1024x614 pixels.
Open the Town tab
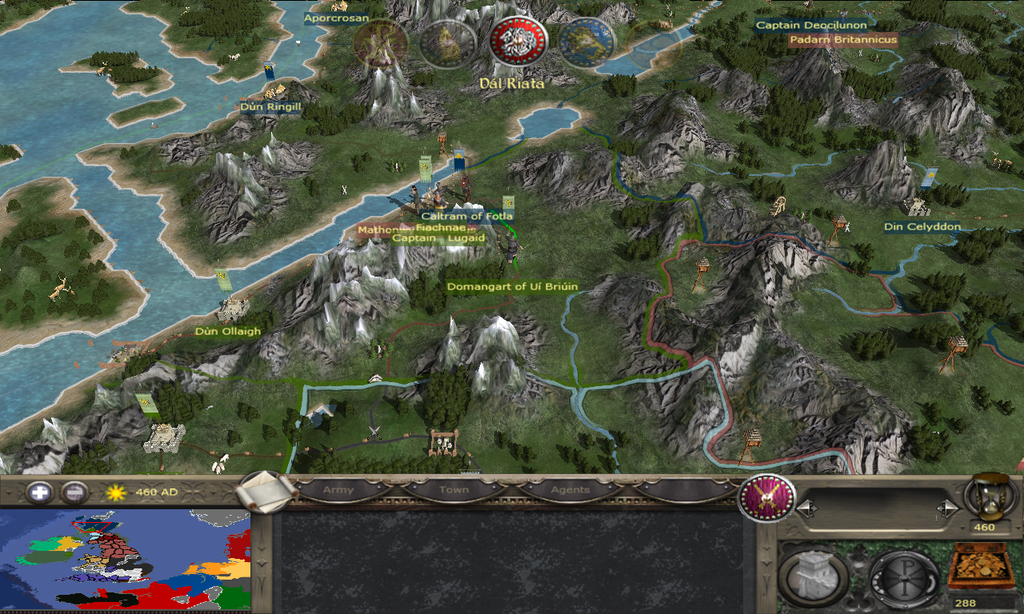point(453,490)
